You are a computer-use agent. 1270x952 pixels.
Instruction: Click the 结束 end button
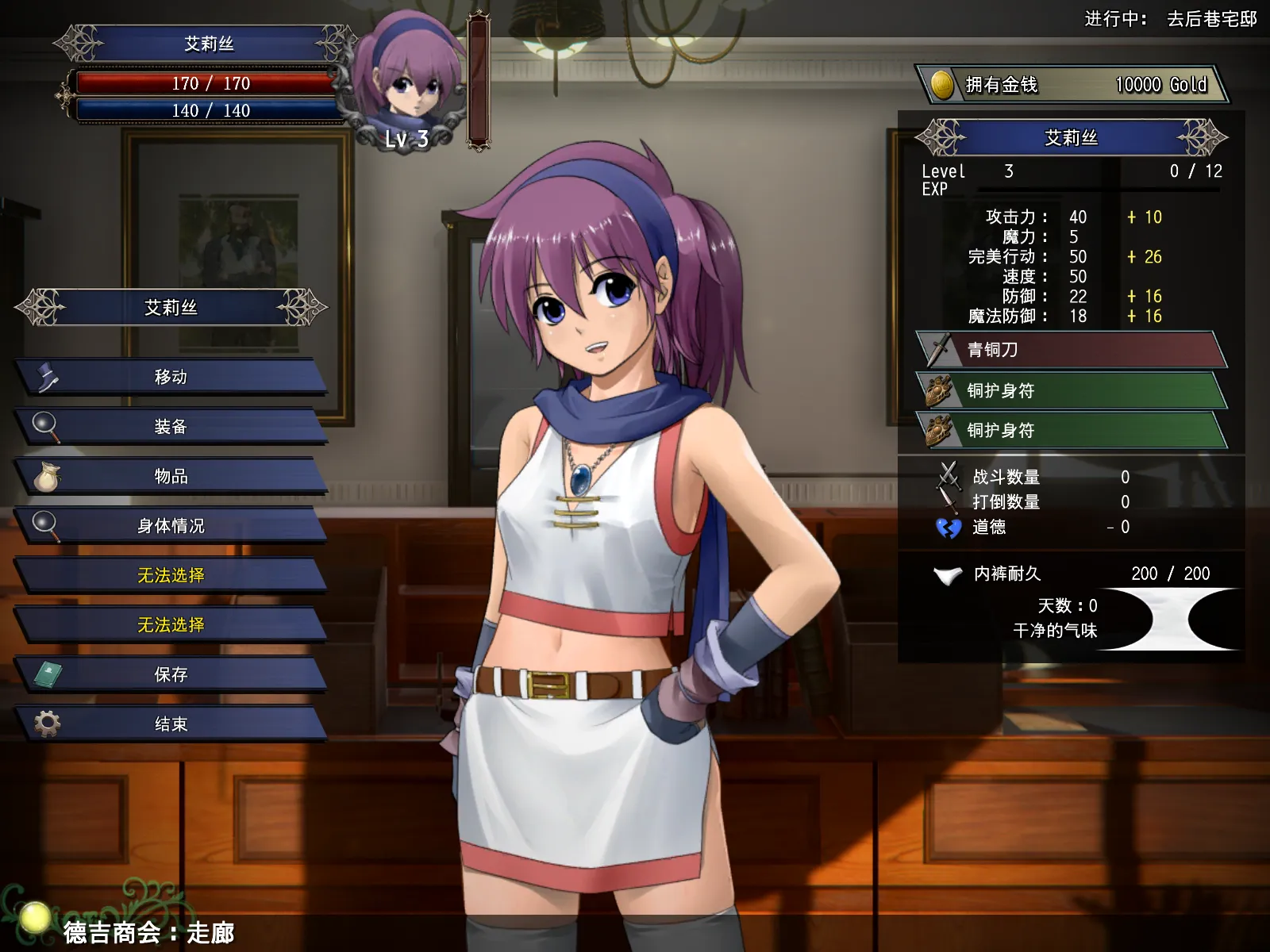pos(171,724)
